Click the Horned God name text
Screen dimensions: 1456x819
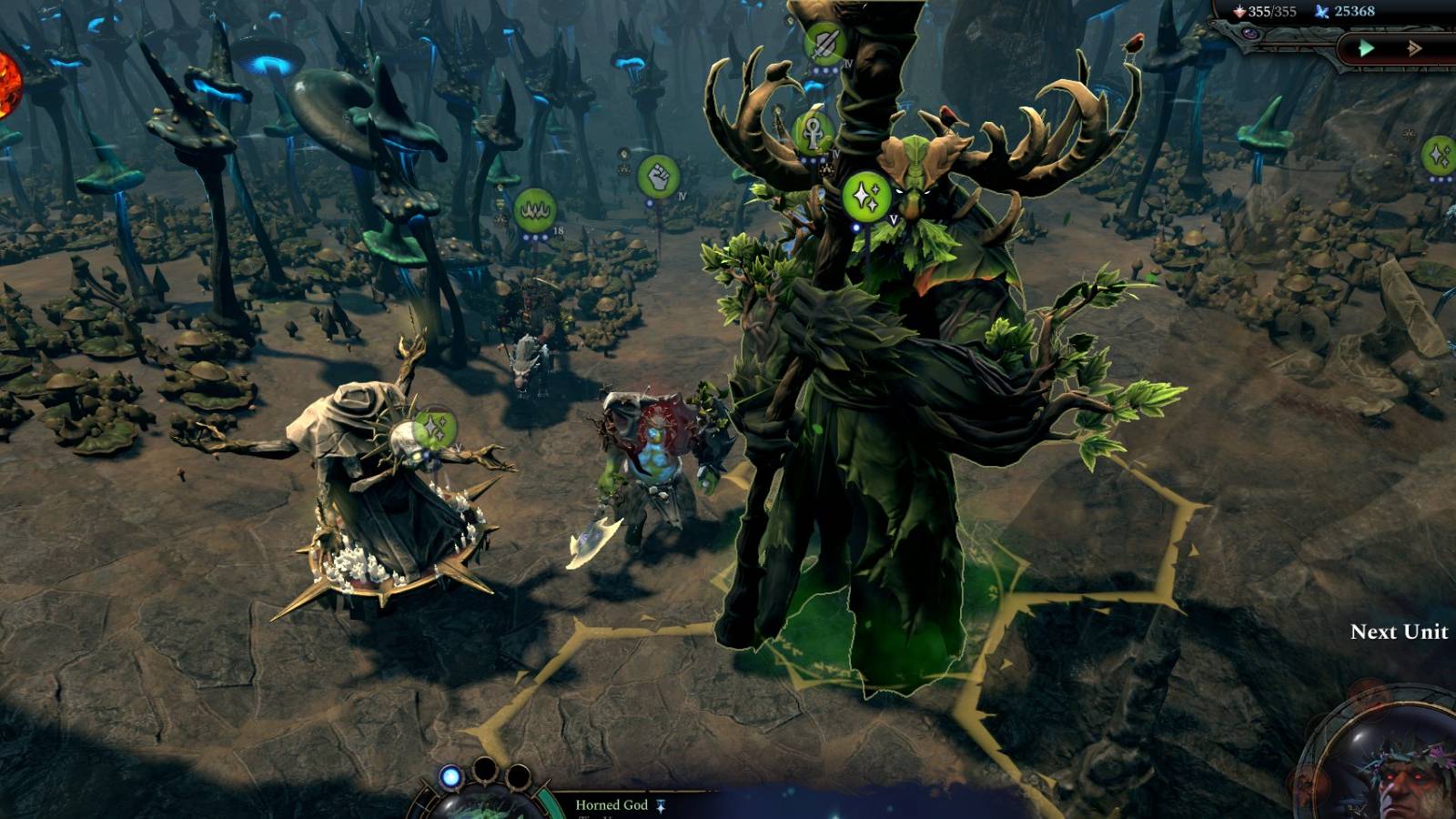tap(612, 805)
